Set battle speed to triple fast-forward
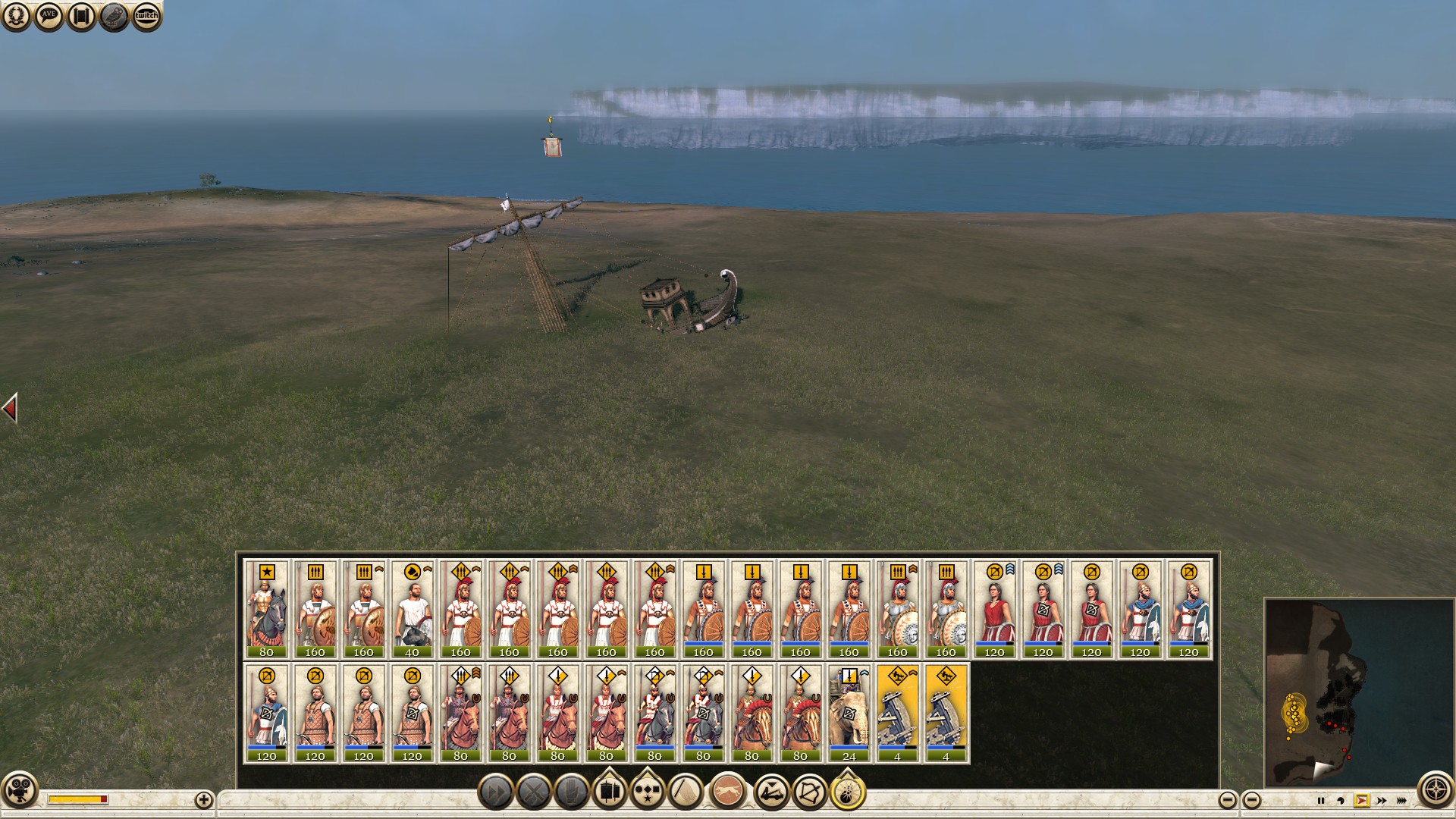The height and width of the screenshot is (819, 1456). 1401,801
